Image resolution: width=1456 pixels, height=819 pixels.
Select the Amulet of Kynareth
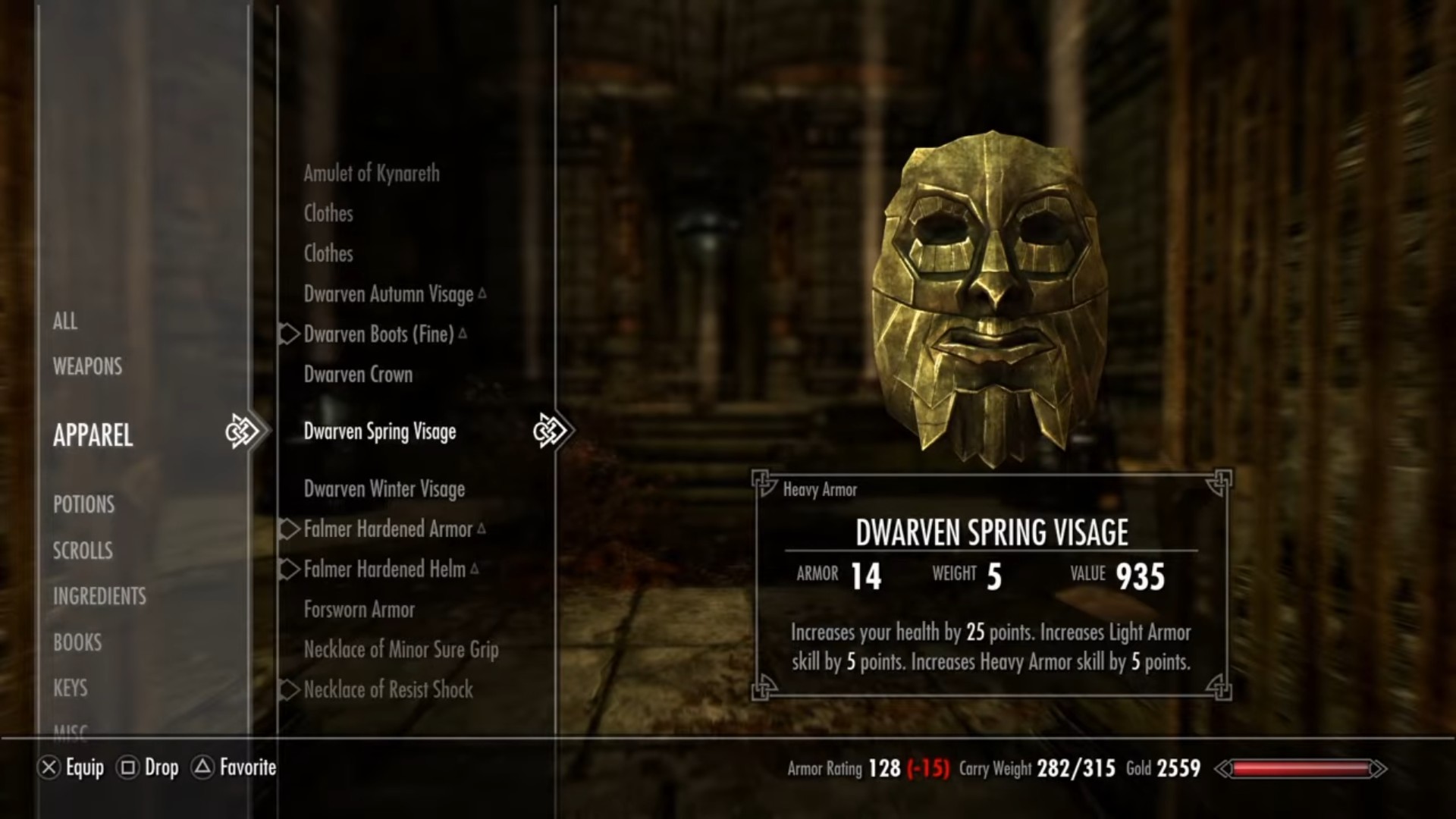[371, 173]
